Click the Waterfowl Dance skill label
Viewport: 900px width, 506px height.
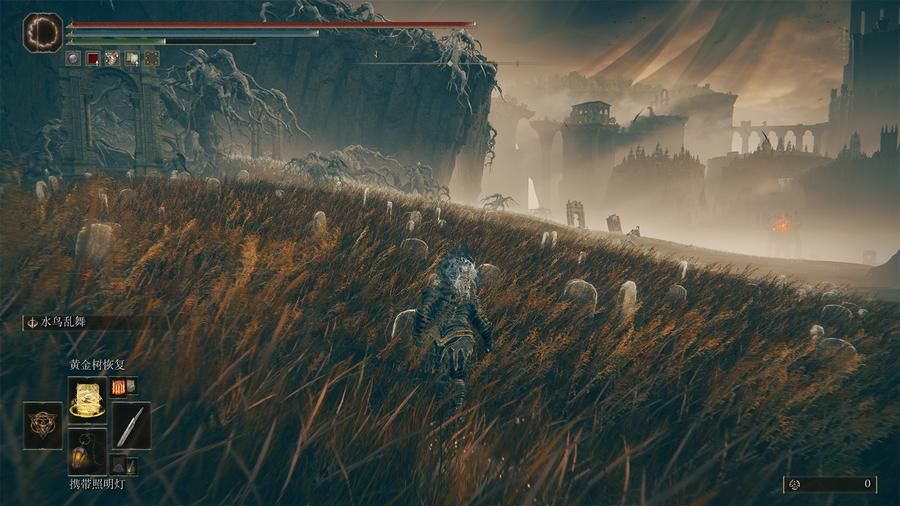(66, 323)
